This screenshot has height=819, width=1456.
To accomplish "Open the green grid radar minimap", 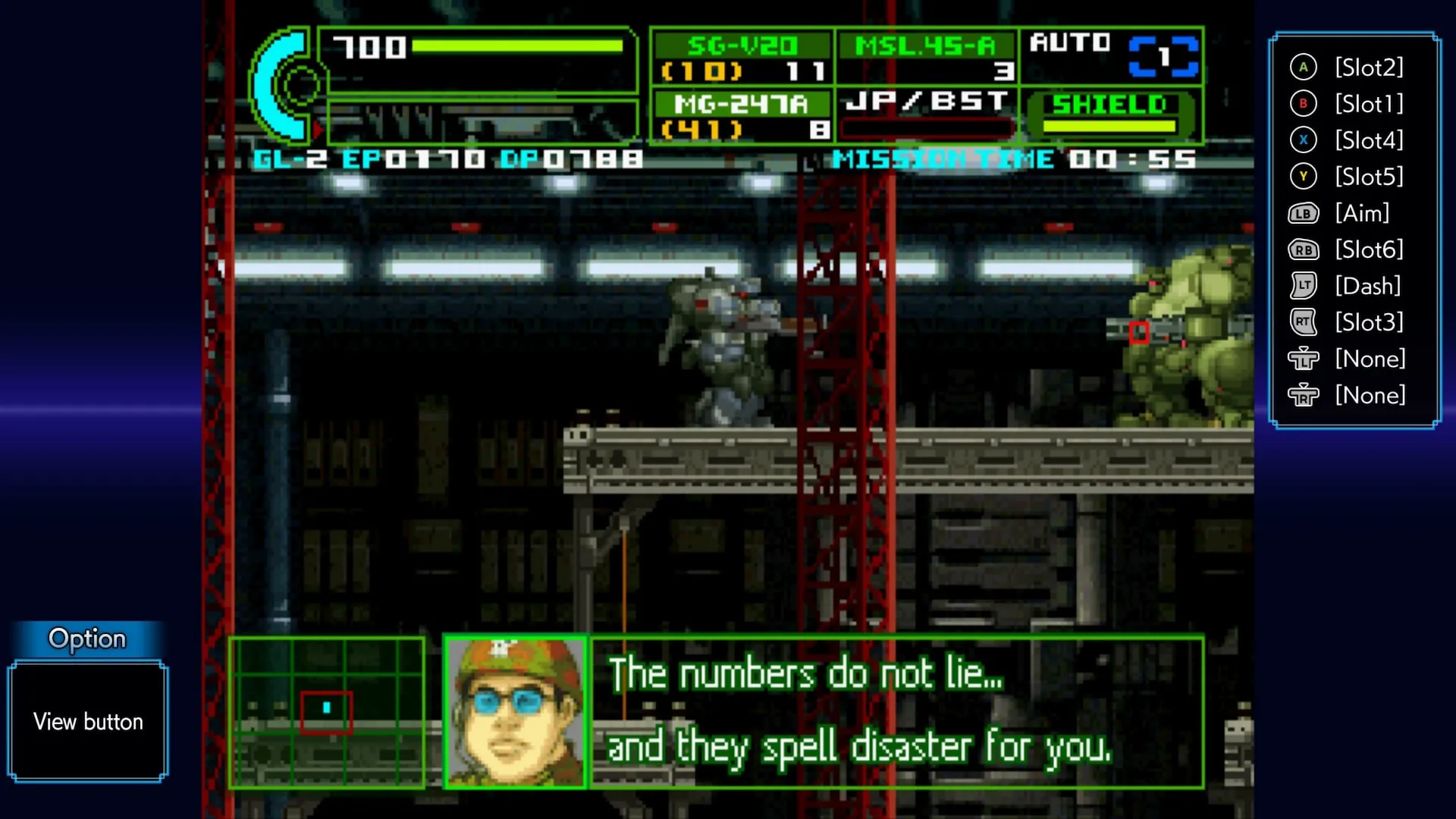I will (327, 712).
